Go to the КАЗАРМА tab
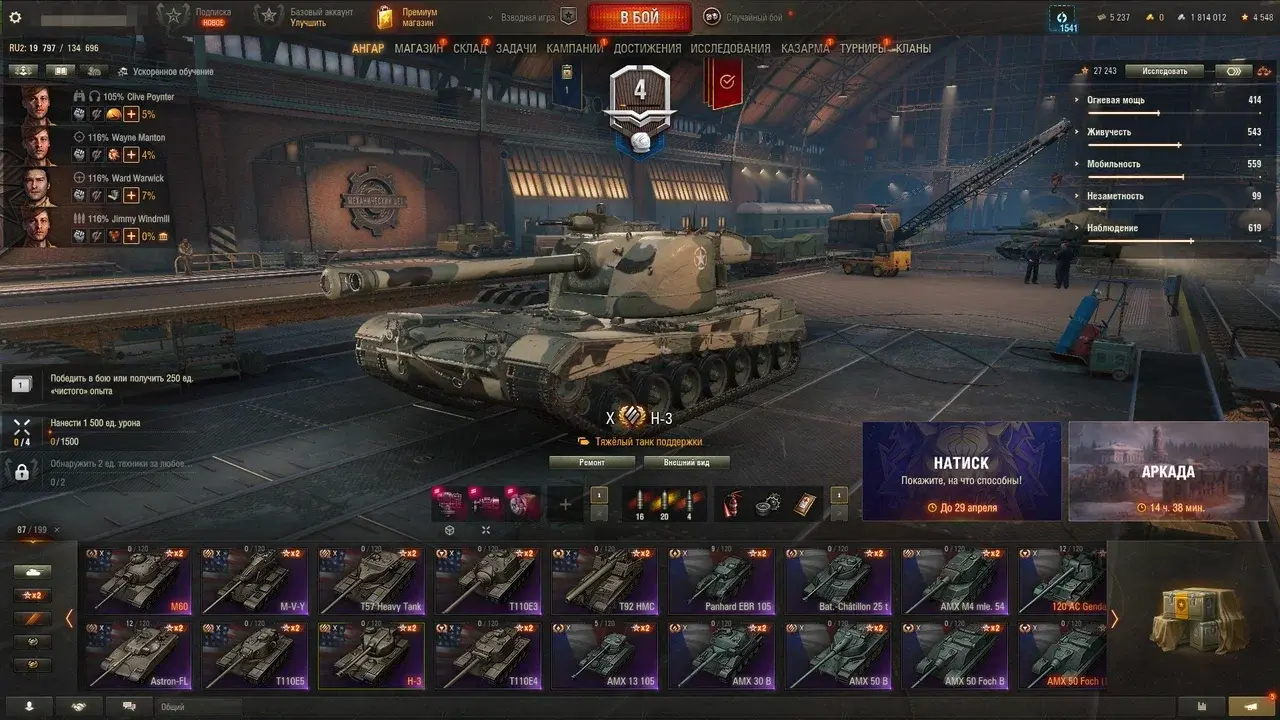Viewport: 1280px width, 720px height. (805, 48)
